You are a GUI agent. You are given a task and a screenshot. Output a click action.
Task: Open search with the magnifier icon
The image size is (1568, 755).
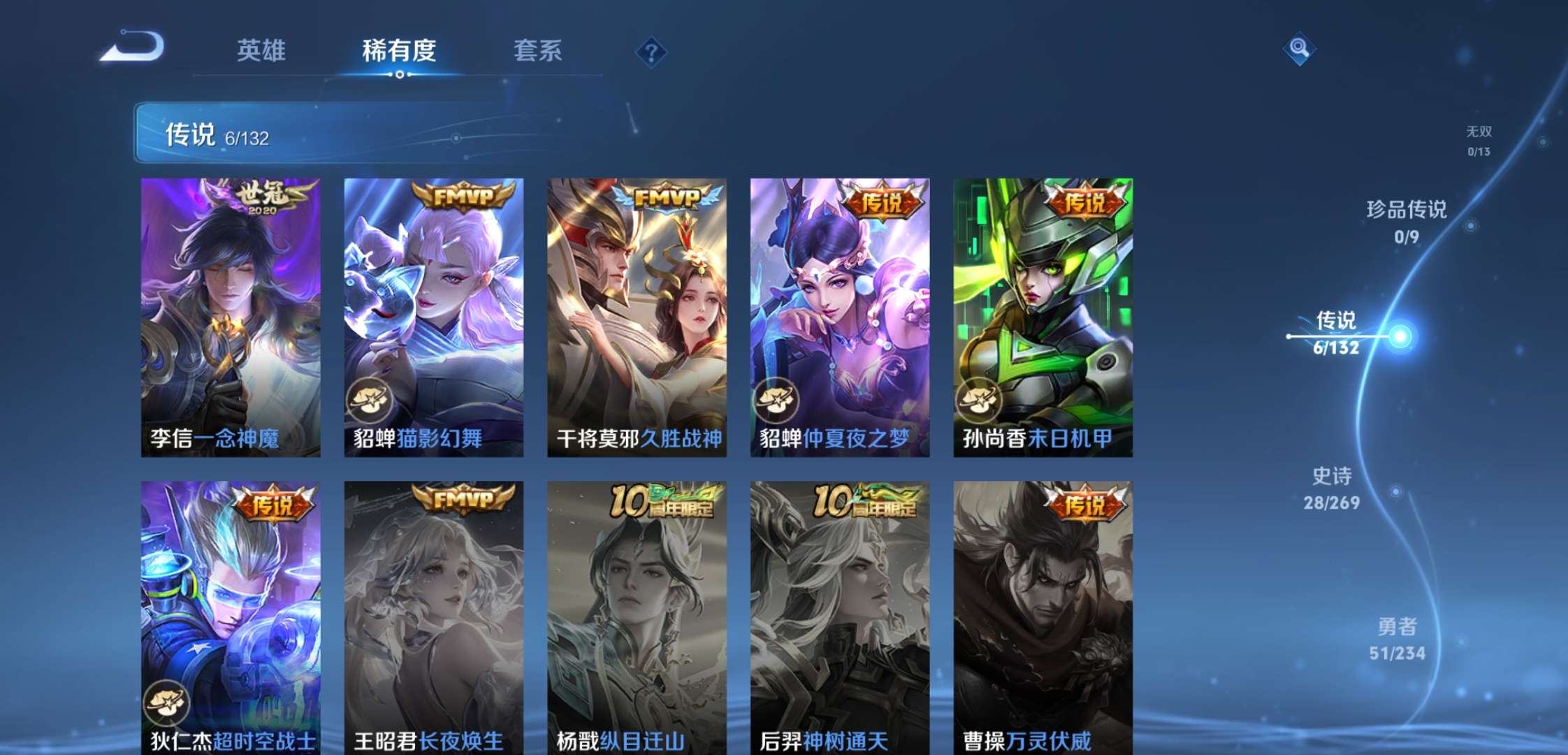click(1298, 49)
